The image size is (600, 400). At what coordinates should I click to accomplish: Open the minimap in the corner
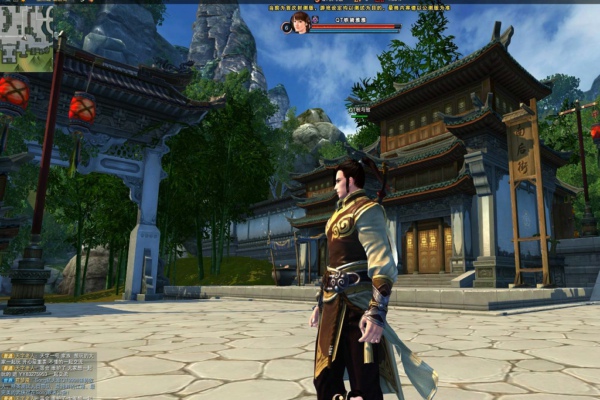pos(25,38)
